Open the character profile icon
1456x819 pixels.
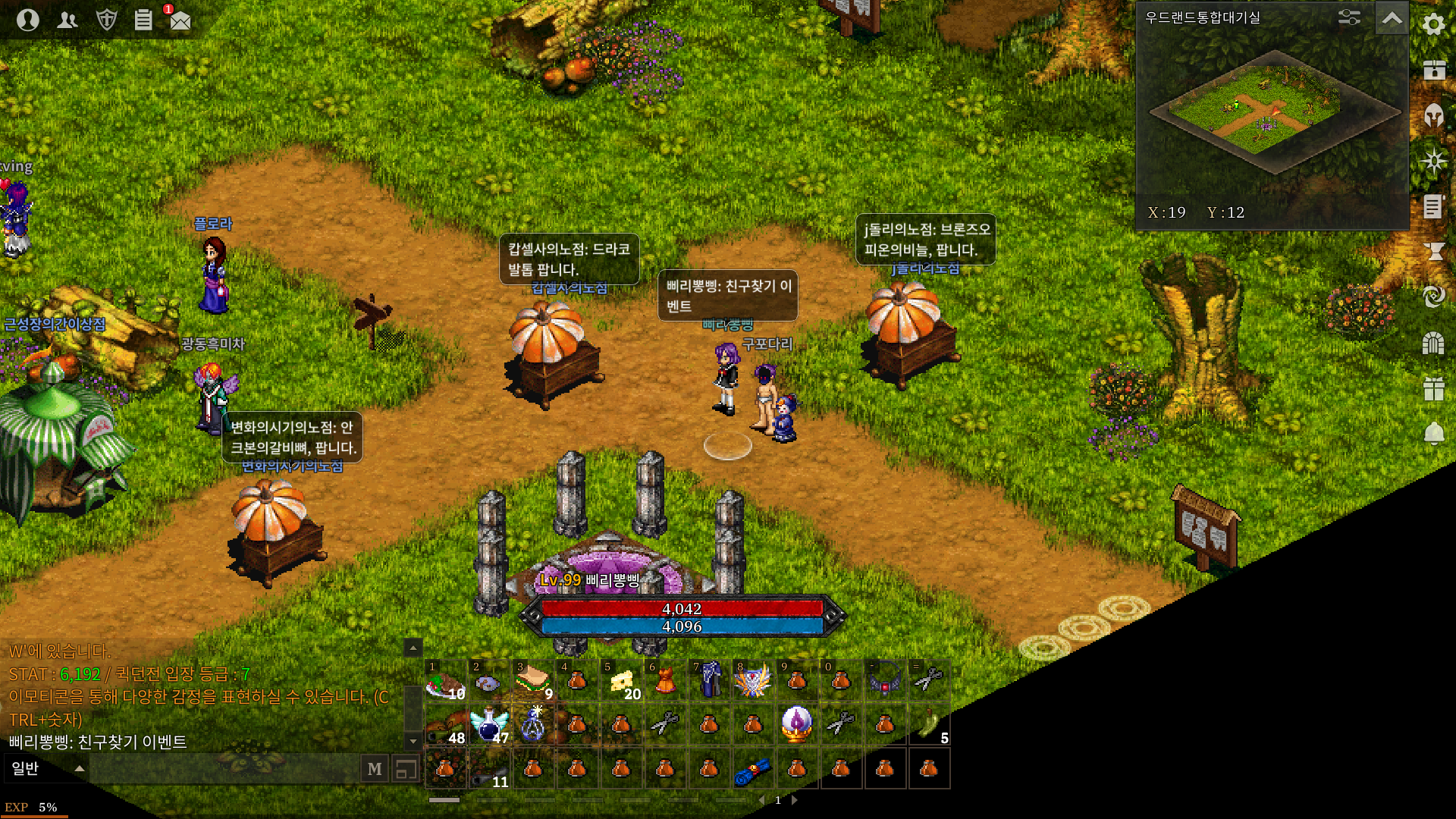point(28,19)
